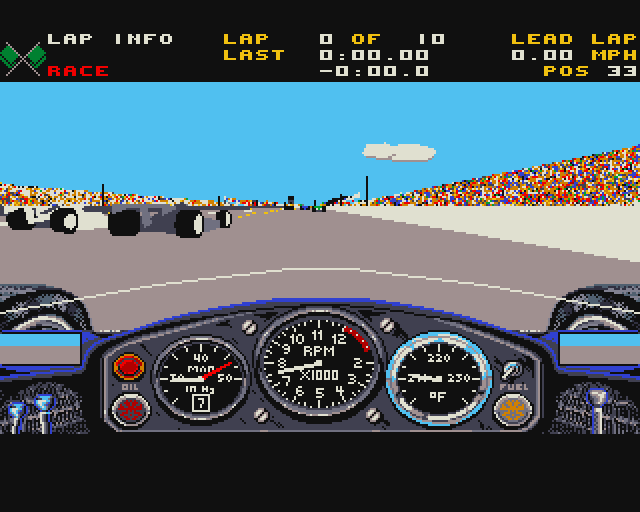640x512 pixels.
Task: Select the RPM tachometer gauge
Action: click(319, 365)
